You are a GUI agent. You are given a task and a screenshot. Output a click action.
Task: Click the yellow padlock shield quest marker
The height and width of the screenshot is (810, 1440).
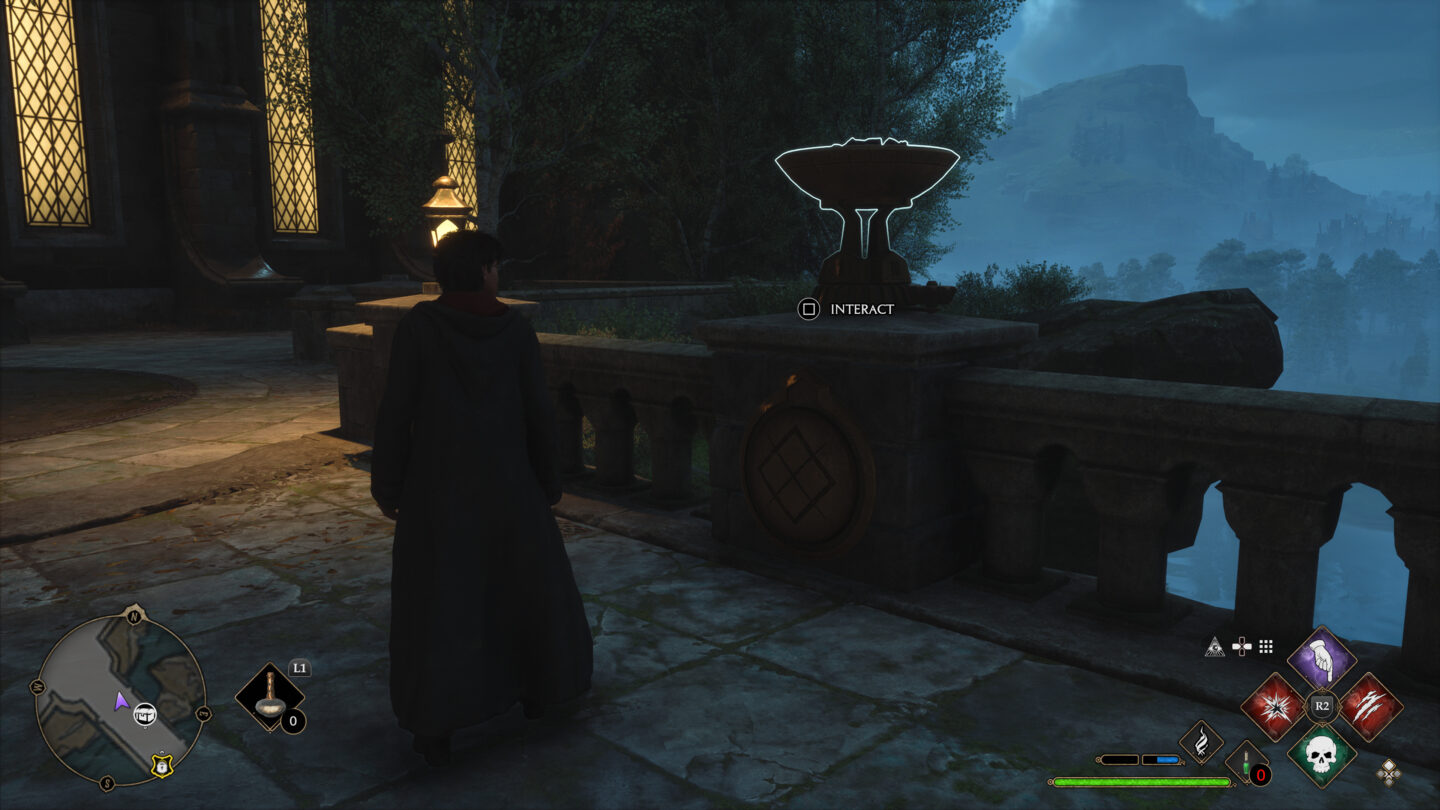tap(160, 765)
